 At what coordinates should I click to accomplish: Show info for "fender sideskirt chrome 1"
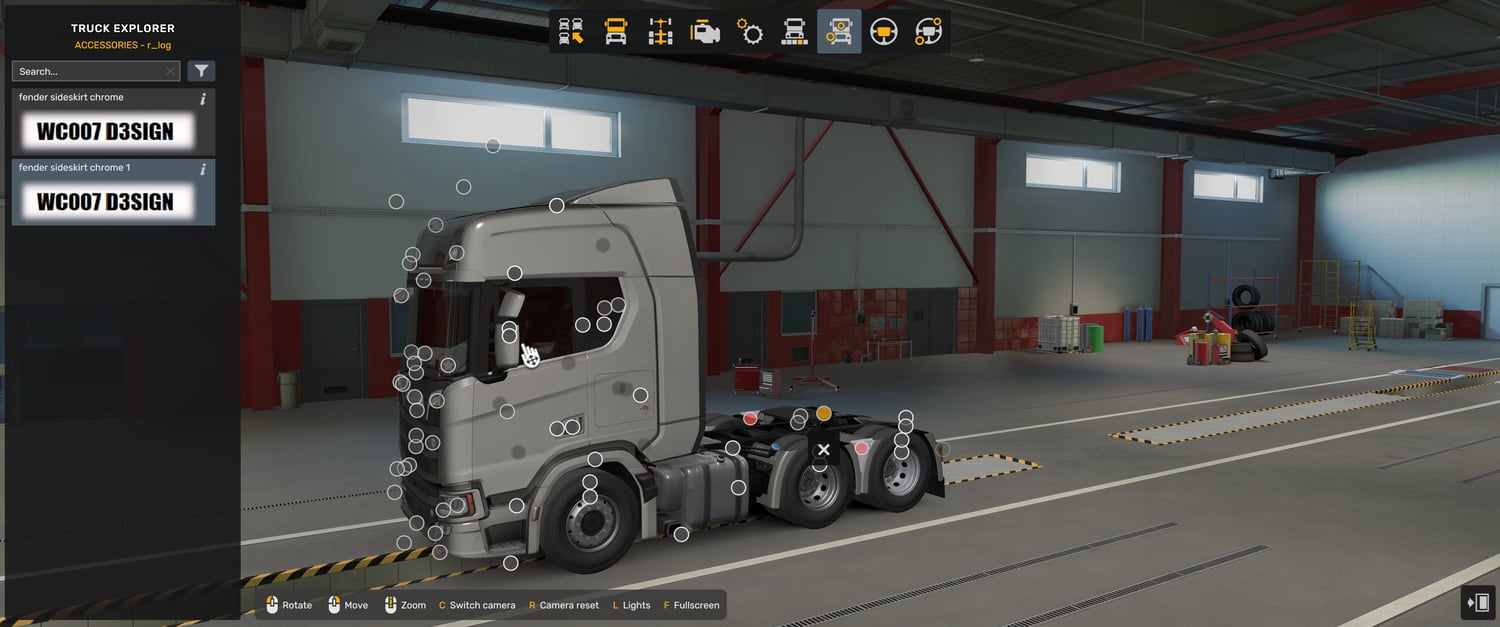(x=203, y=169)
